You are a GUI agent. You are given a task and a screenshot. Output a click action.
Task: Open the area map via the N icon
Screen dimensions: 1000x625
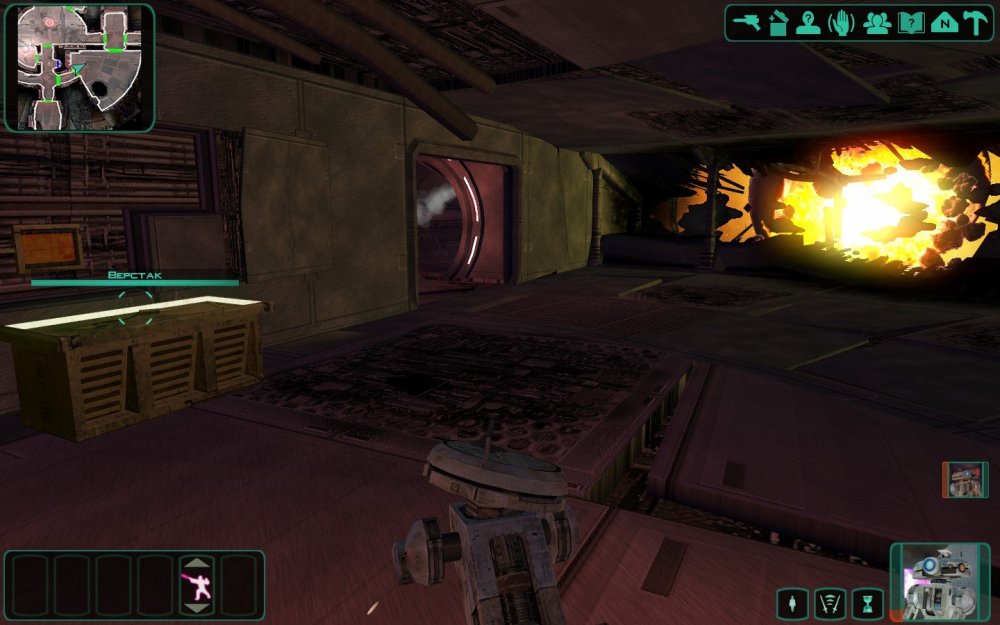[x=943, y=23]
